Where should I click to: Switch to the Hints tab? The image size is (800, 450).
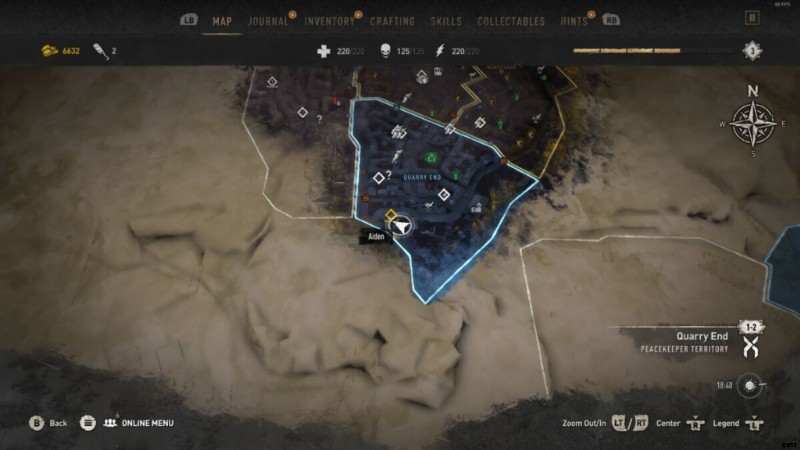tap(574, 21)
